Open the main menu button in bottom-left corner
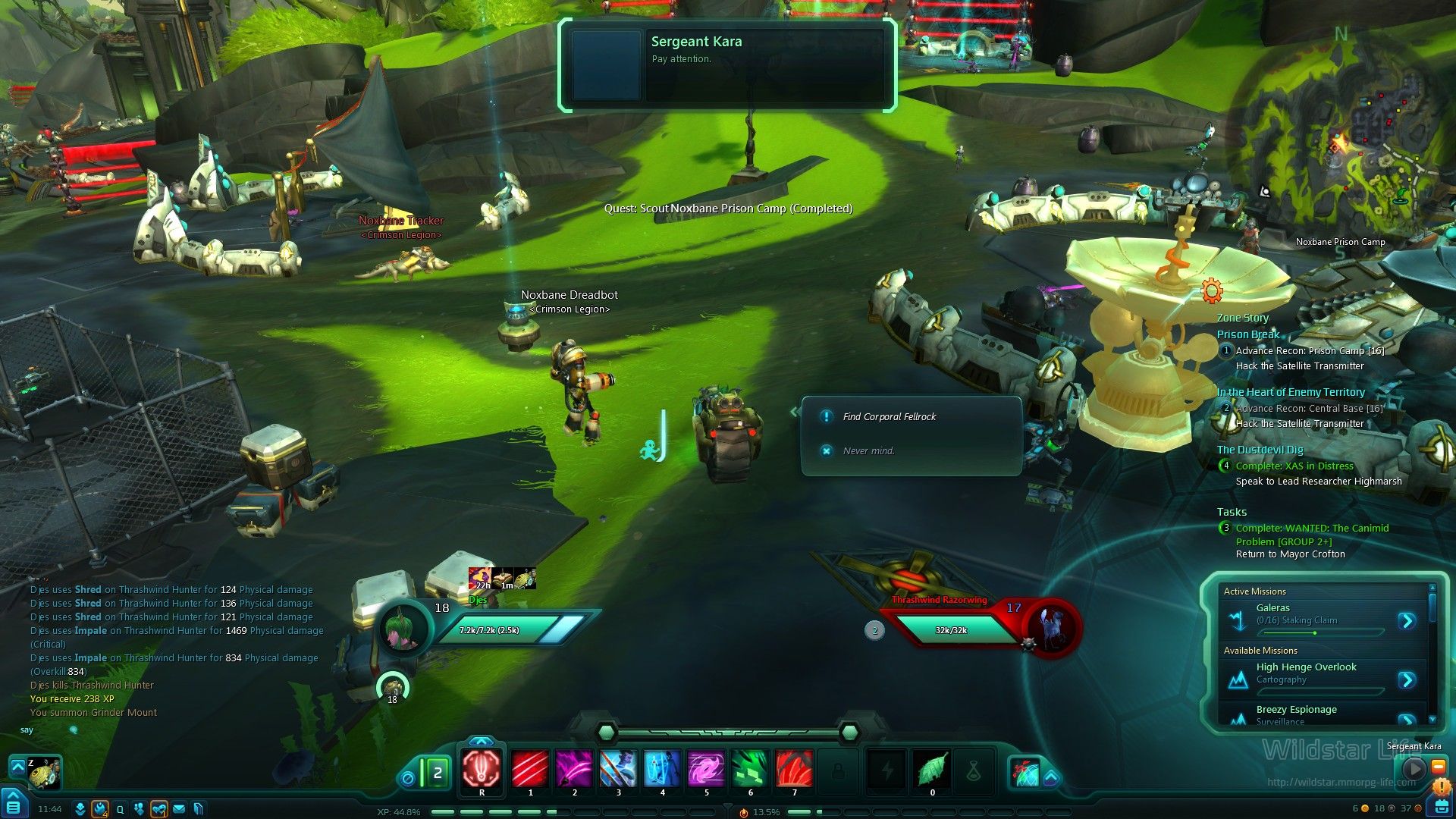Image resolution: width=1456 pixels, height=819 pixels. click(14, 805)
